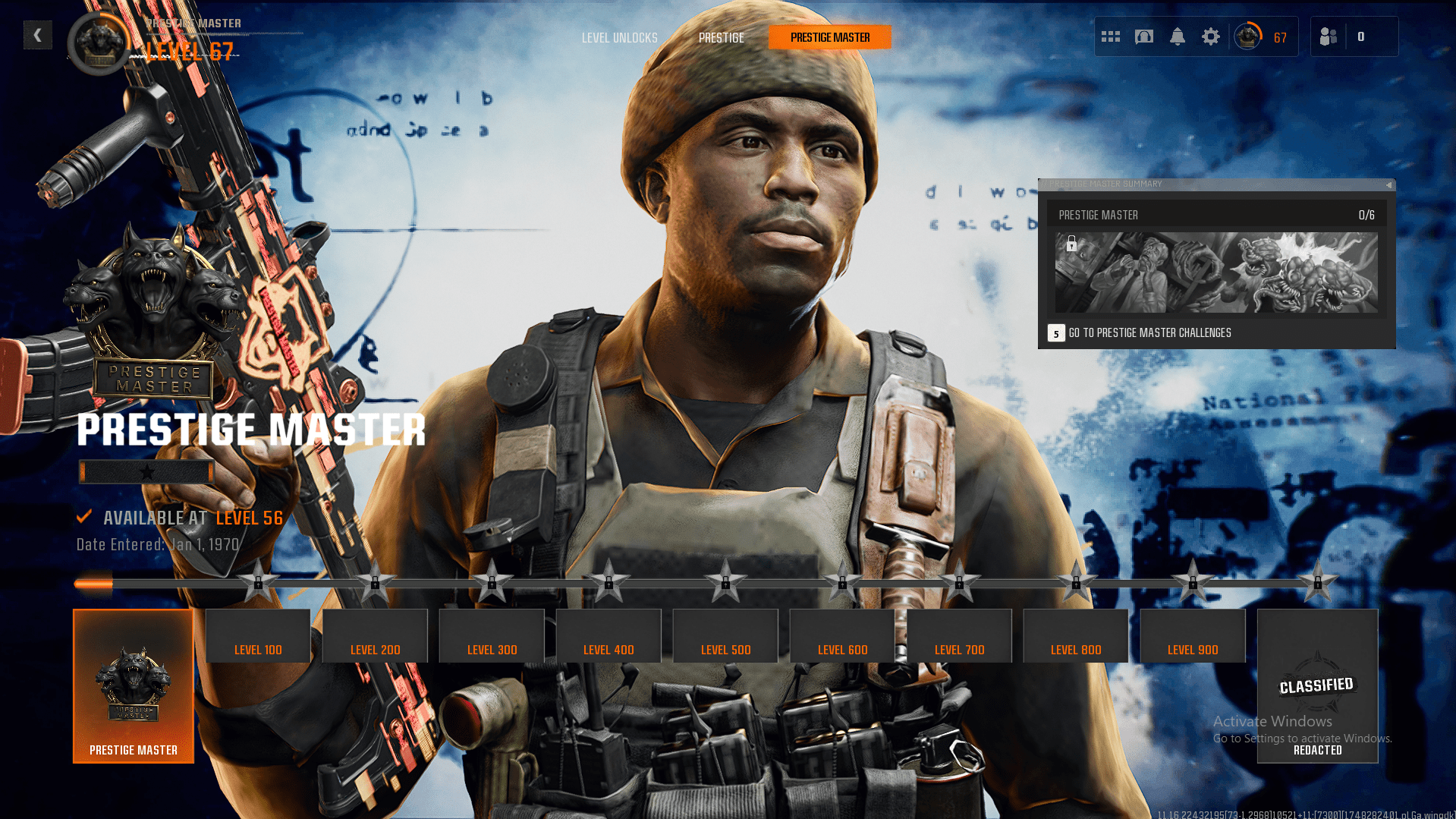Open the social friends icon
Image resolution: width=1456 pixels, height=819 pixels.
click(x=1329, y=36)
